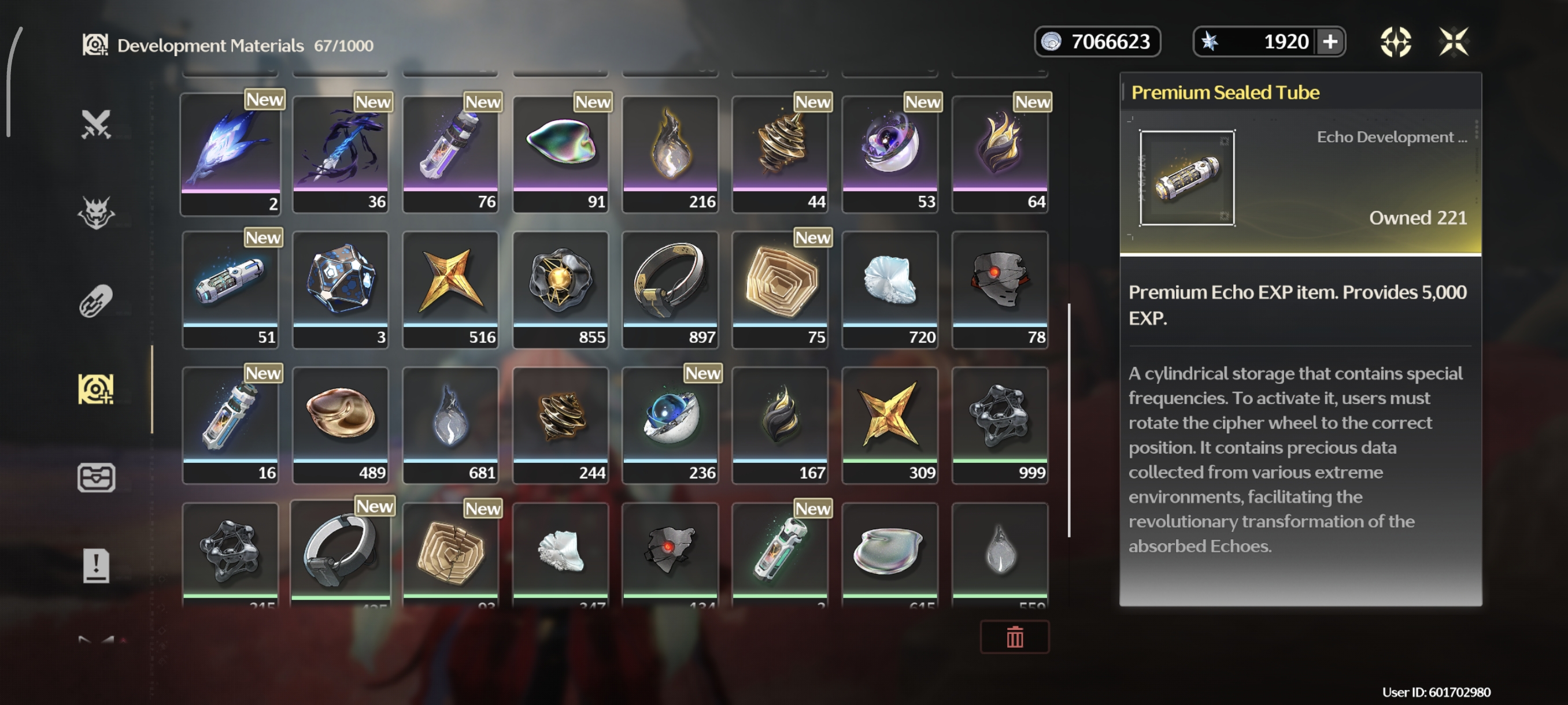This screenshot has width=1568, height=705.
Task: Open the trash can delete mode
Action: pos(1014,636)
